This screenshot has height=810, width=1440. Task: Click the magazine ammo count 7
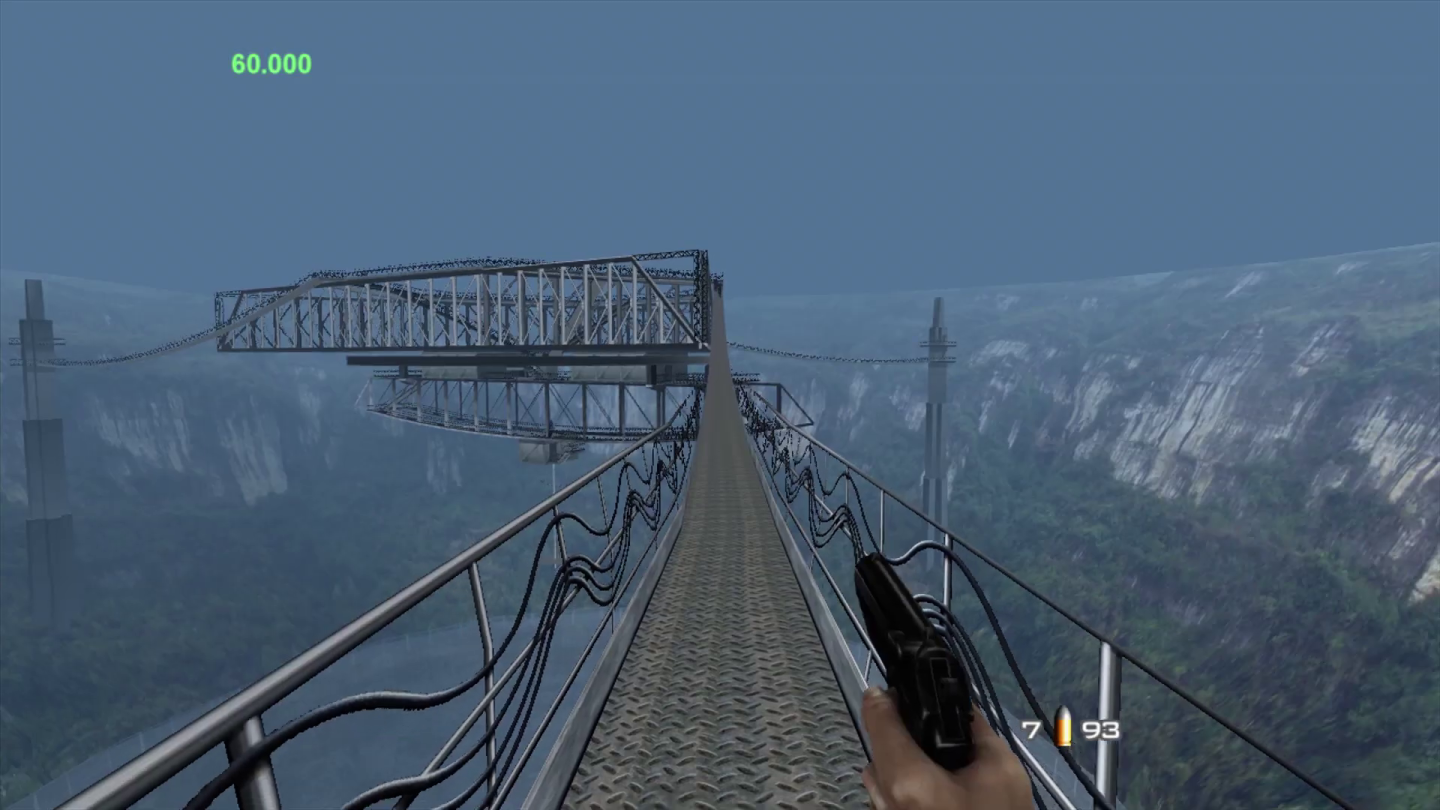pos(1032,731)
